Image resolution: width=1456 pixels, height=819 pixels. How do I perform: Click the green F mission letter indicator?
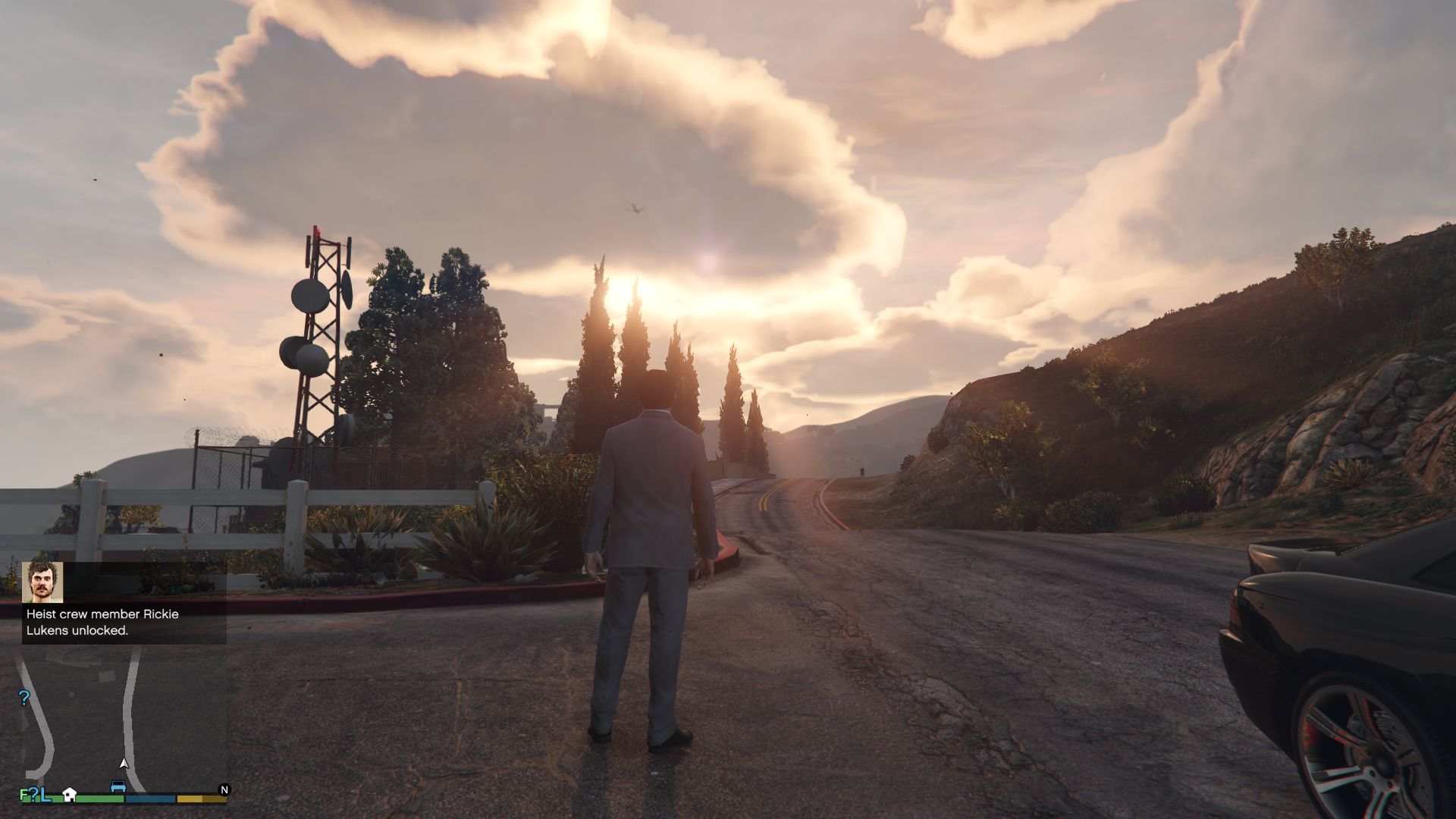coord(24,795)
